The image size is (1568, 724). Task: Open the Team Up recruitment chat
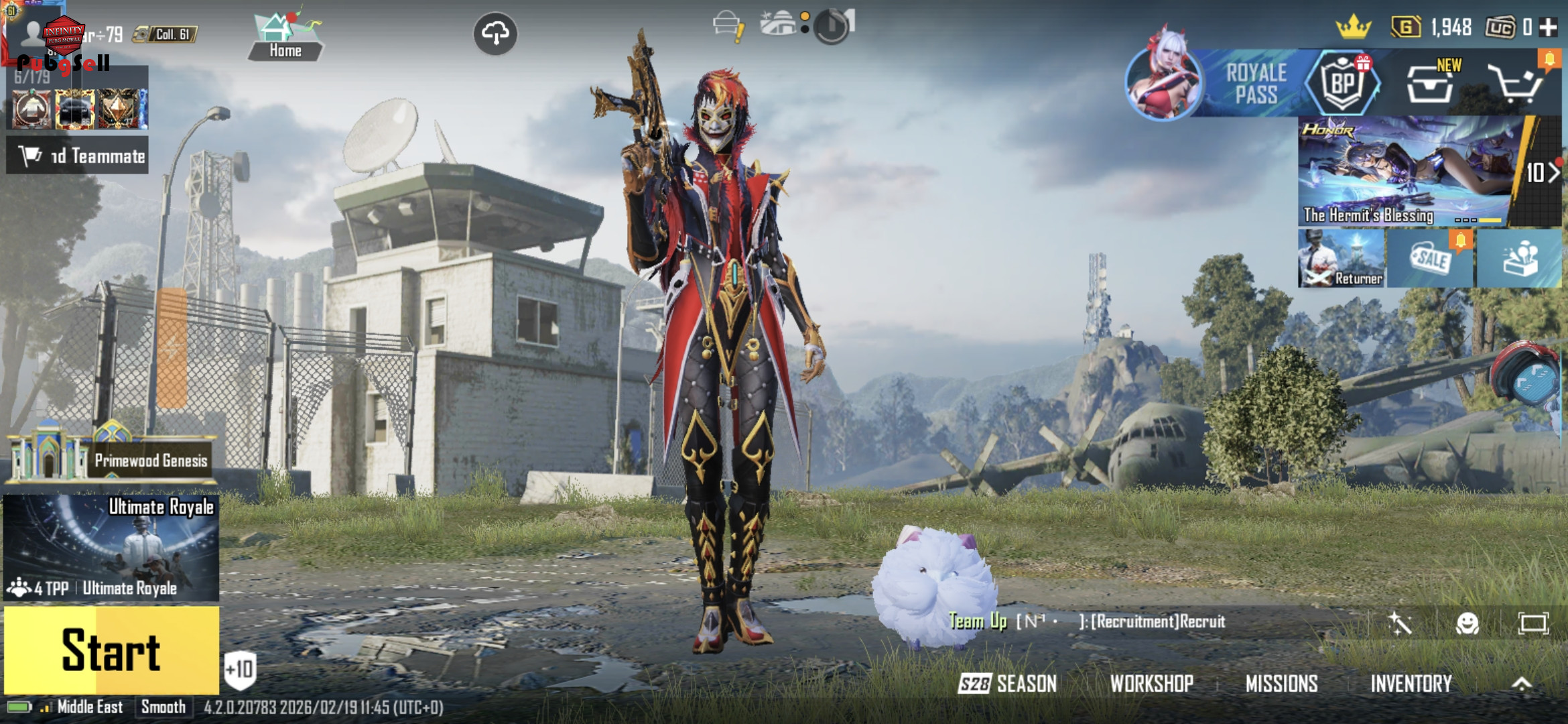(1087, 621)
